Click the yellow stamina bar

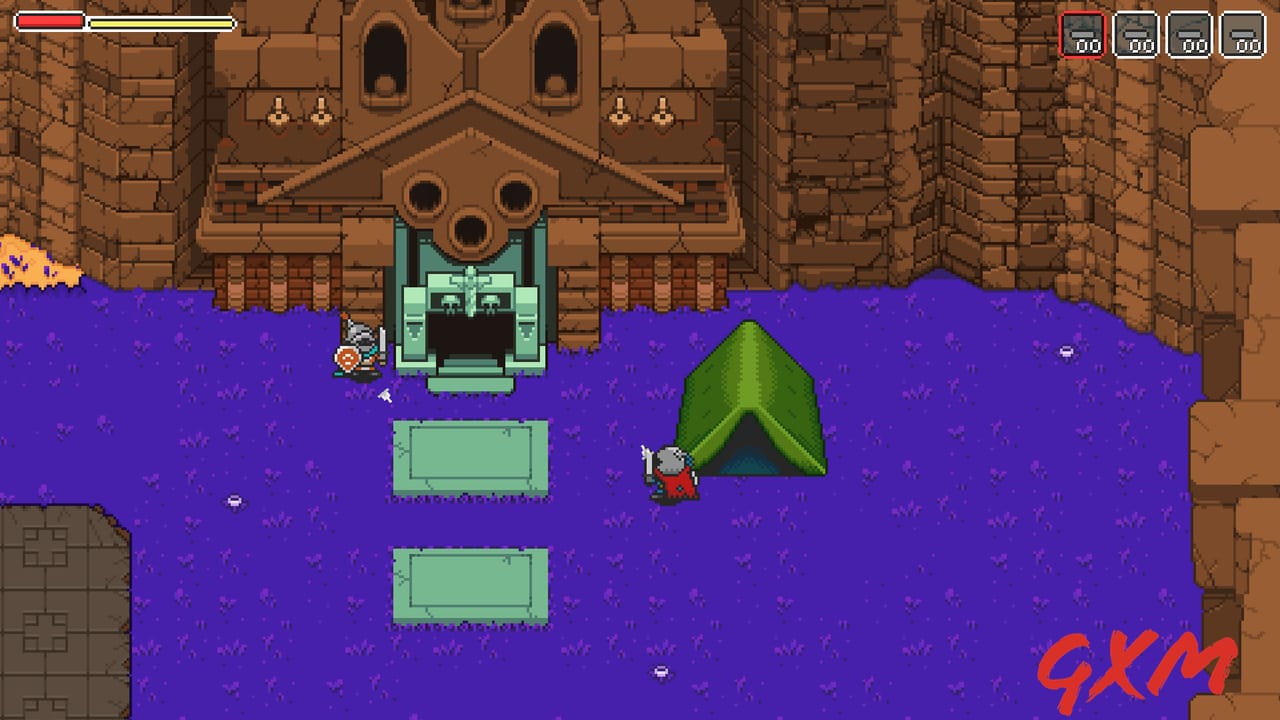[160, 23]
